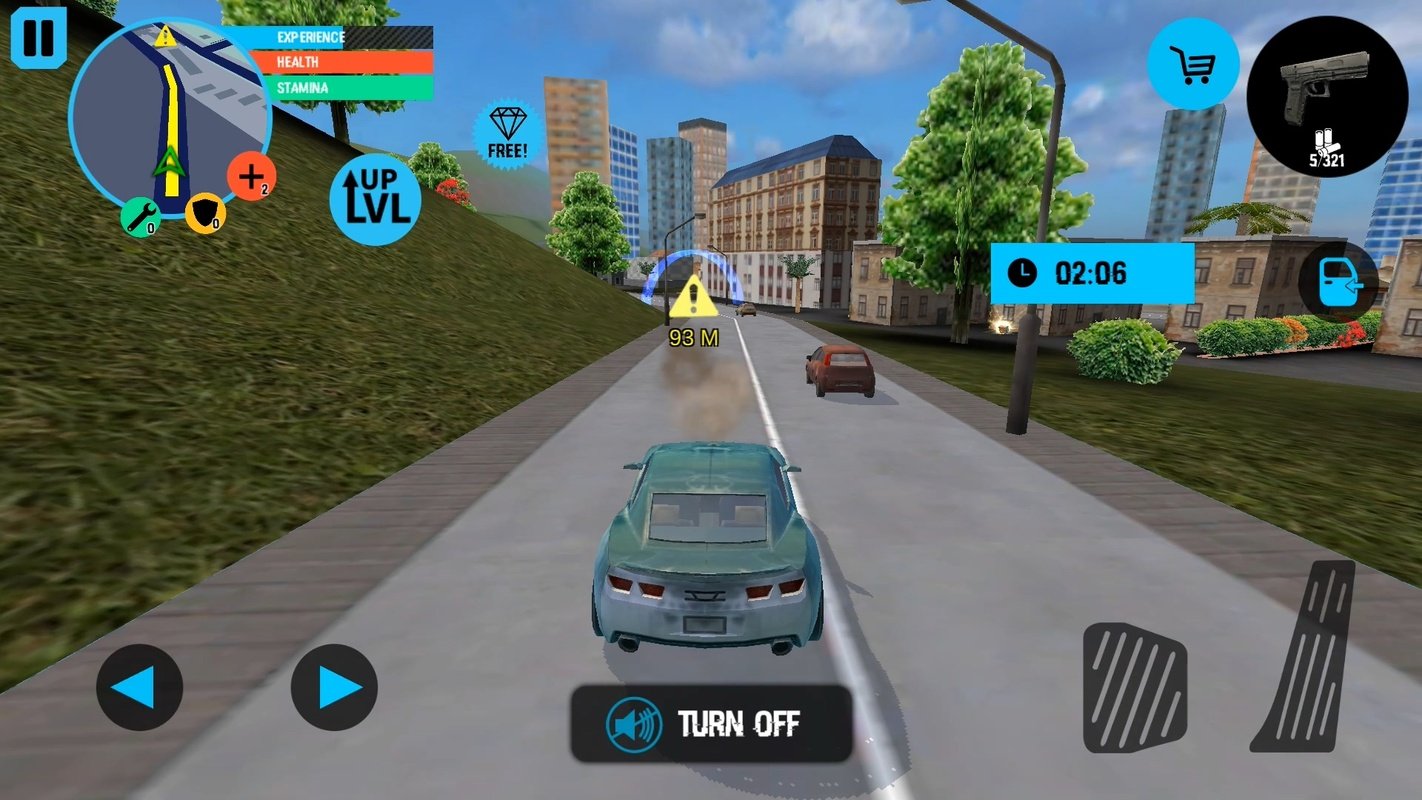
Task: Steer right with the right arrow
Action: (x=334, y=687)
